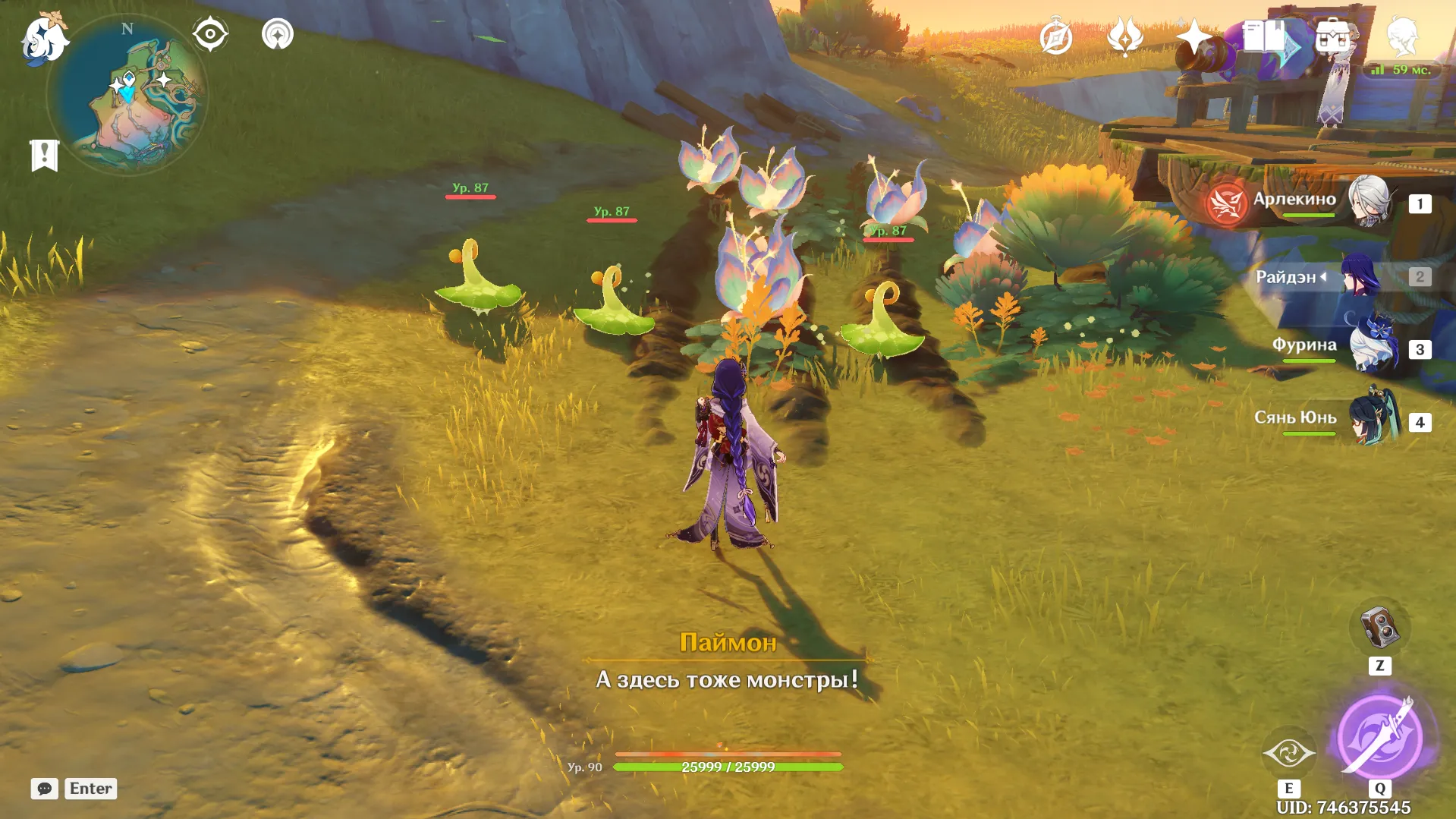Screen dimensions: 1456x819
Task: Toggle the eye-shaped icon beside the minimap
Action: (210, 34)
